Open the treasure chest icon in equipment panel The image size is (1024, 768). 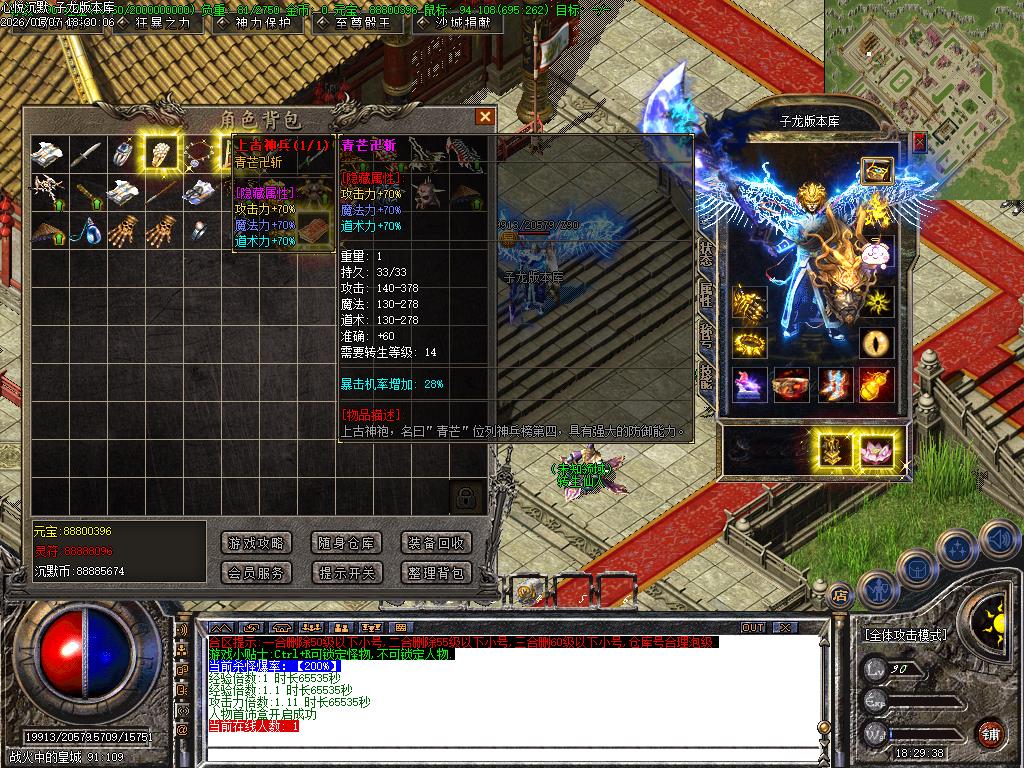pyautogui.click(x=877, y=170)
